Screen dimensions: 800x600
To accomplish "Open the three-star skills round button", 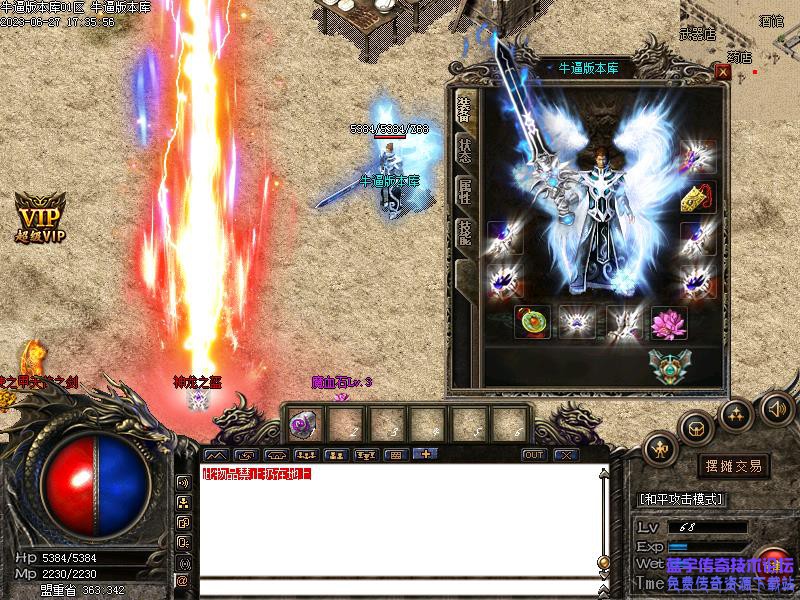I will pyautogui.click(x=736, y=413).
